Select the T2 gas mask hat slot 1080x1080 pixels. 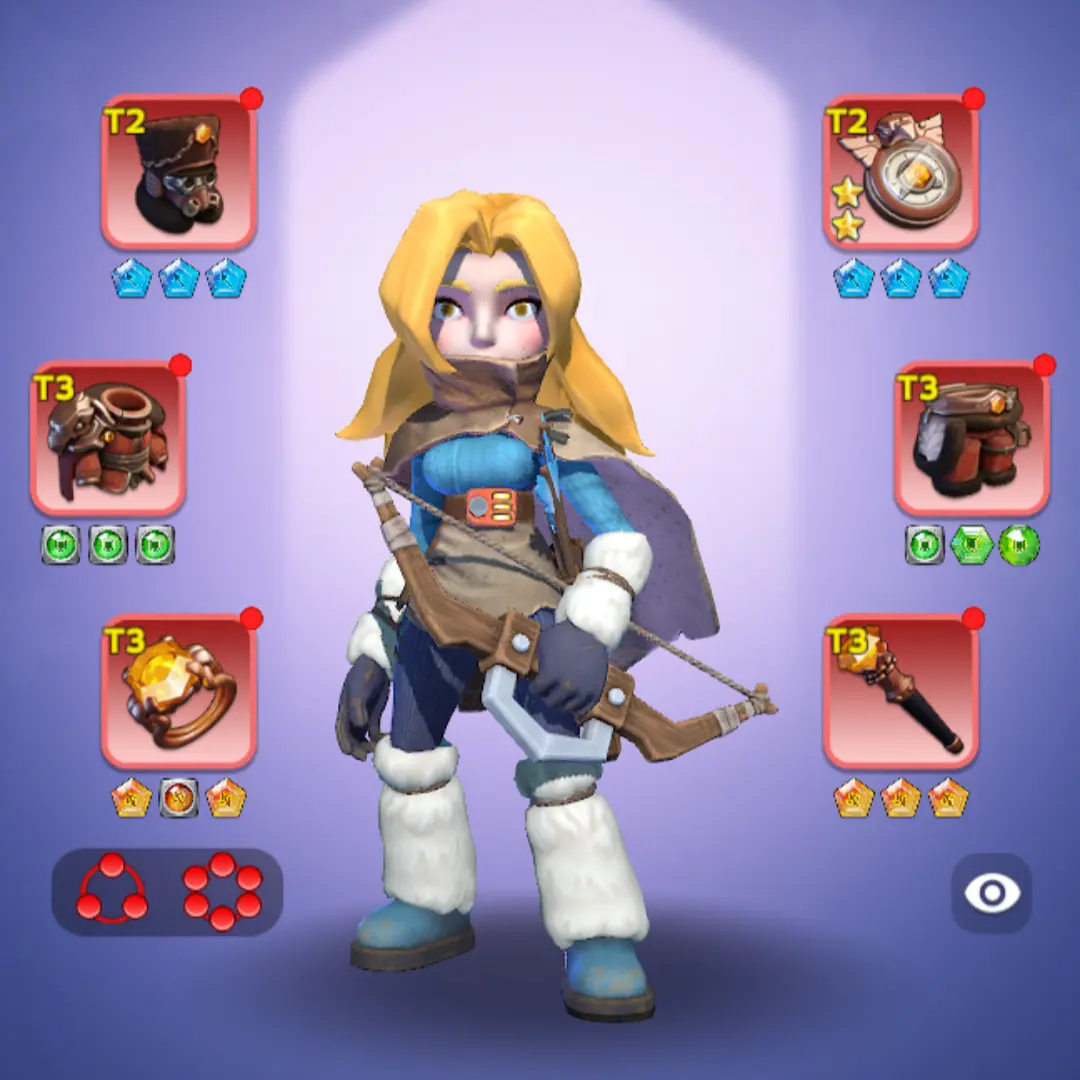[179, 173]
